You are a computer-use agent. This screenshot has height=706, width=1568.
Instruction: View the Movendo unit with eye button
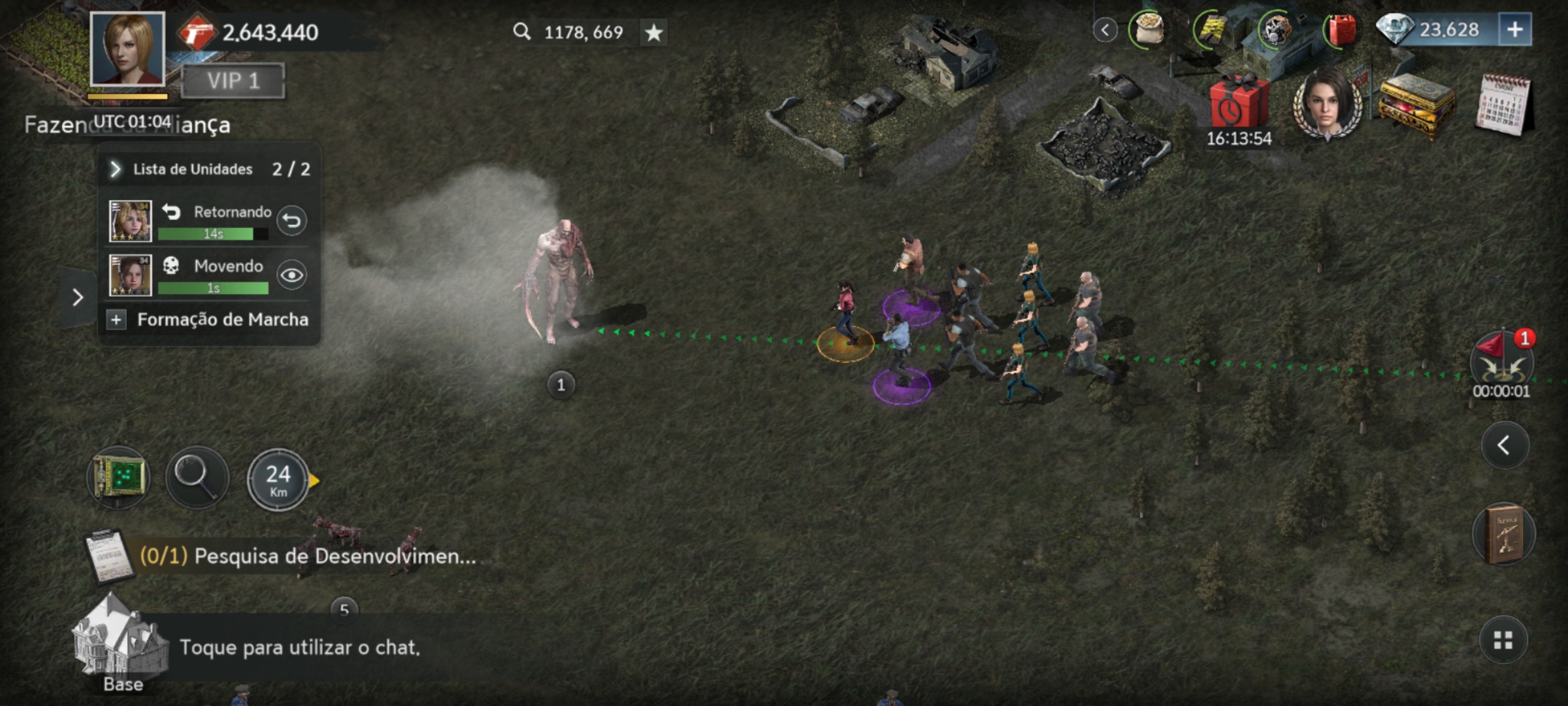(291, 275)
